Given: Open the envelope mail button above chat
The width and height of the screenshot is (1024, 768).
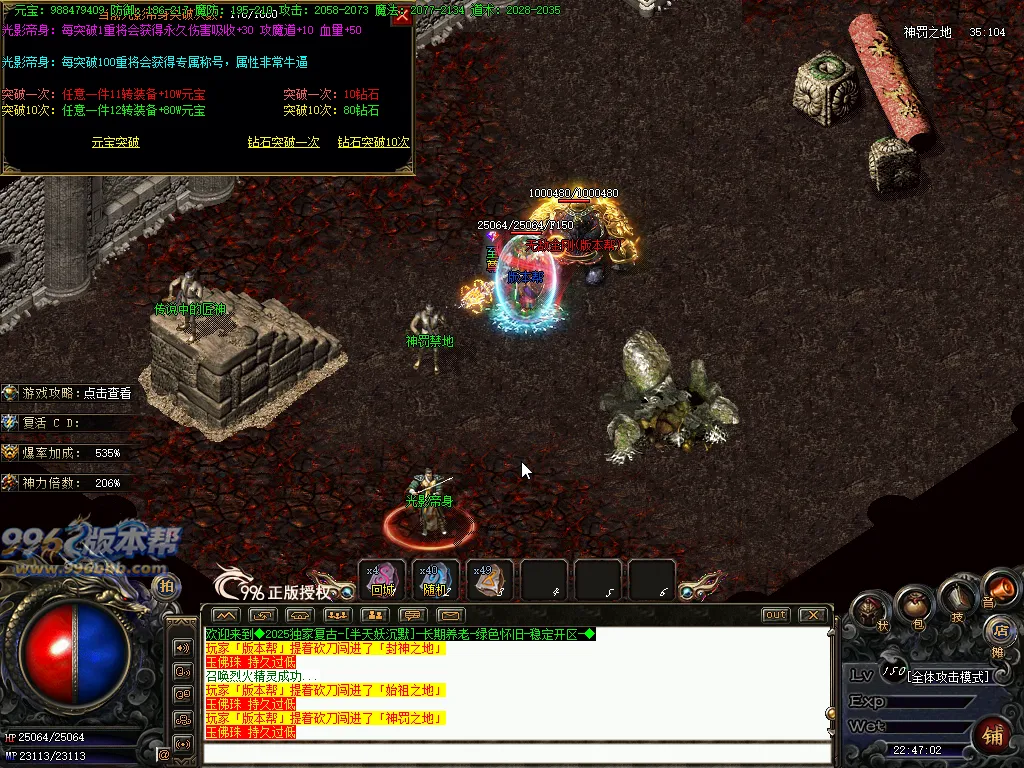Looking at the screenshot, I should (451, 615).
